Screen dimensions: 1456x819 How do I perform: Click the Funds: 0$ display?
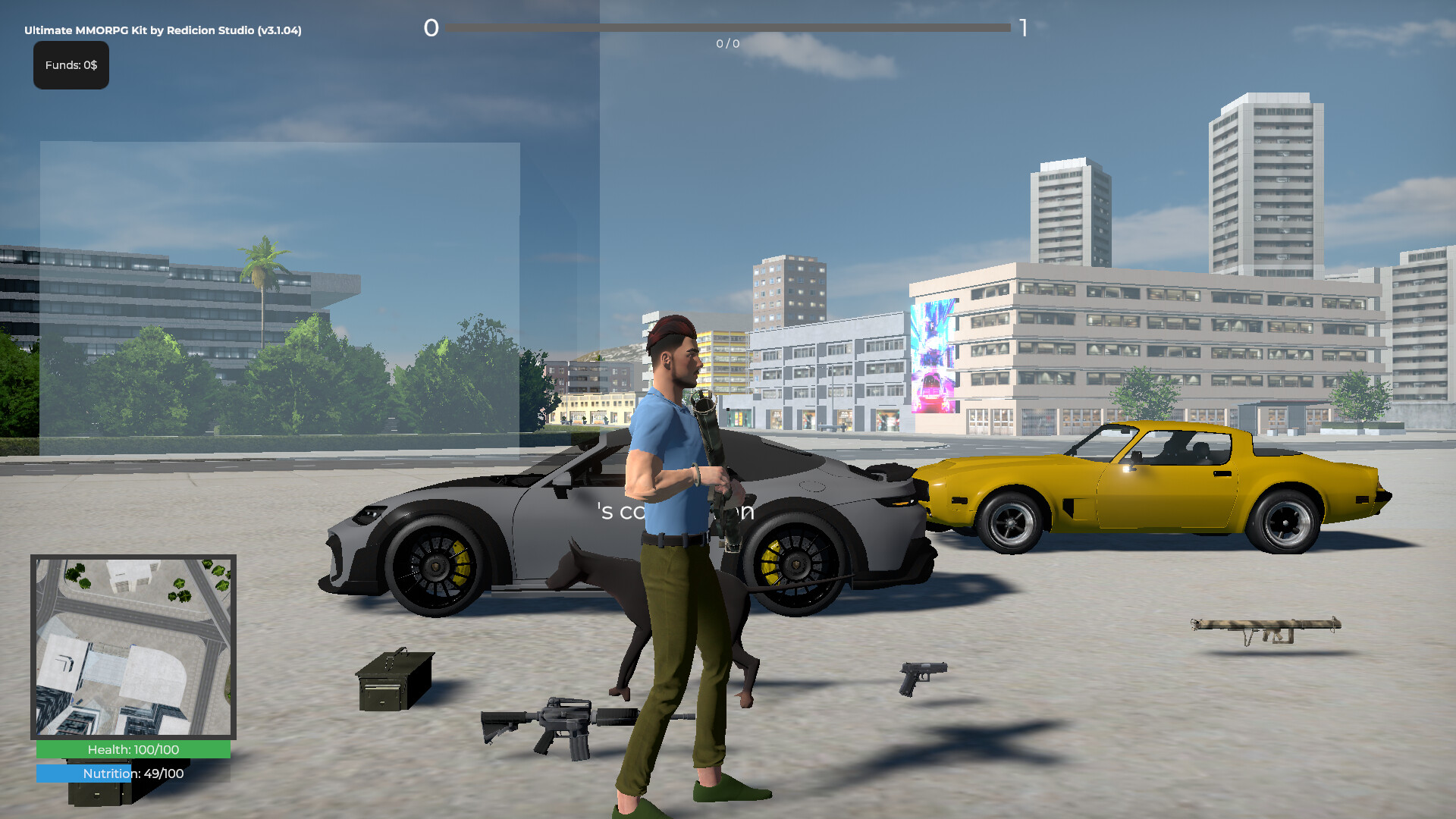point(71,65)
